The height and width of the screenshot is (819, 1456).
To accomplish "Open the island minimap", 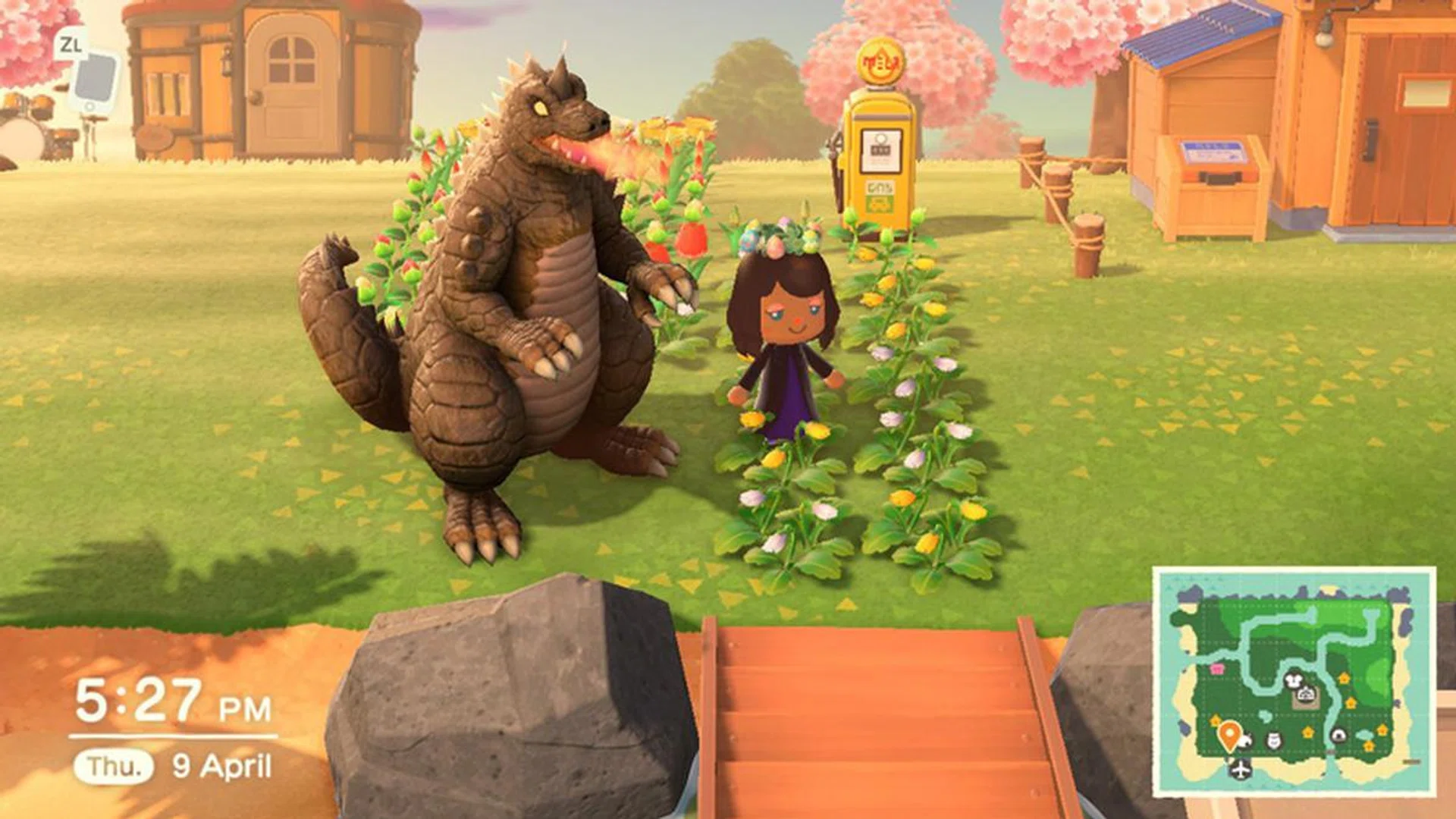I will [x=1294, y=682].
